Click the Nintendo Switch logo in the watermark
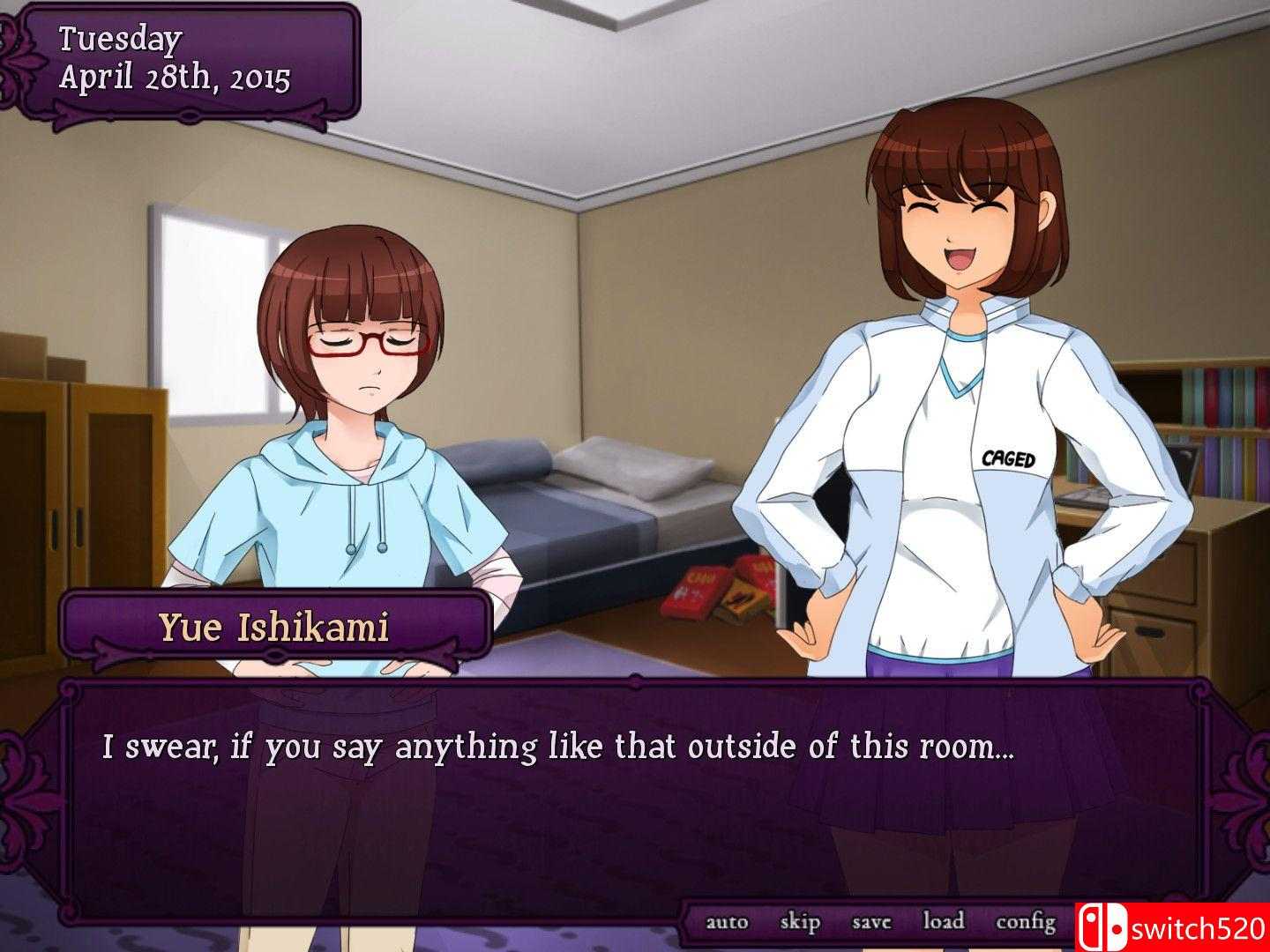 pyautogui.click(x=1102, y=926)
